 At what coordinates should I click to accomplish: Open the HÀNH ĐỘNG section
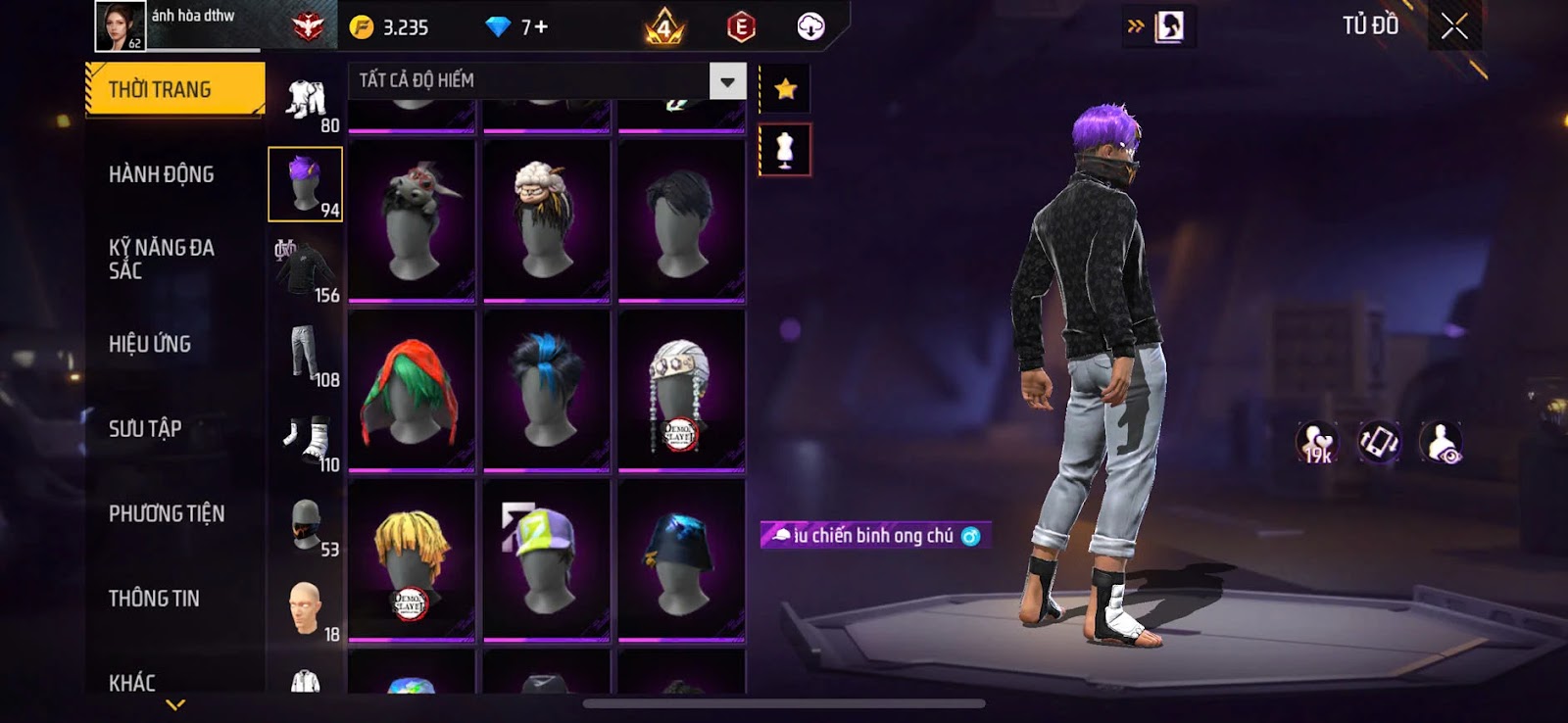pyautogui.click(x=162, y=174)
